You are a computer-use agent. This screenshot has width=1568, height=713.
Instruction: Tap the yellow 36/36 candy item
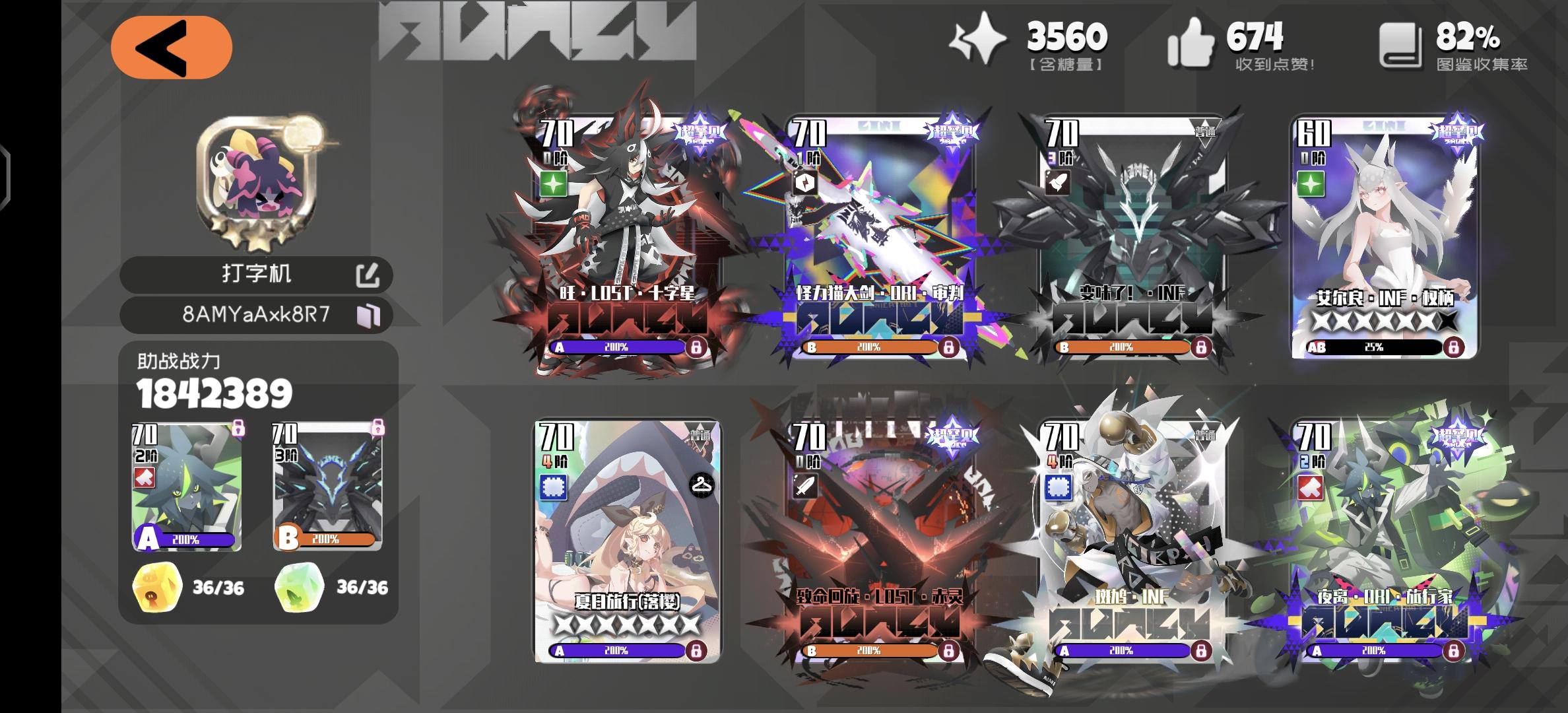click(x=156, y=586)
